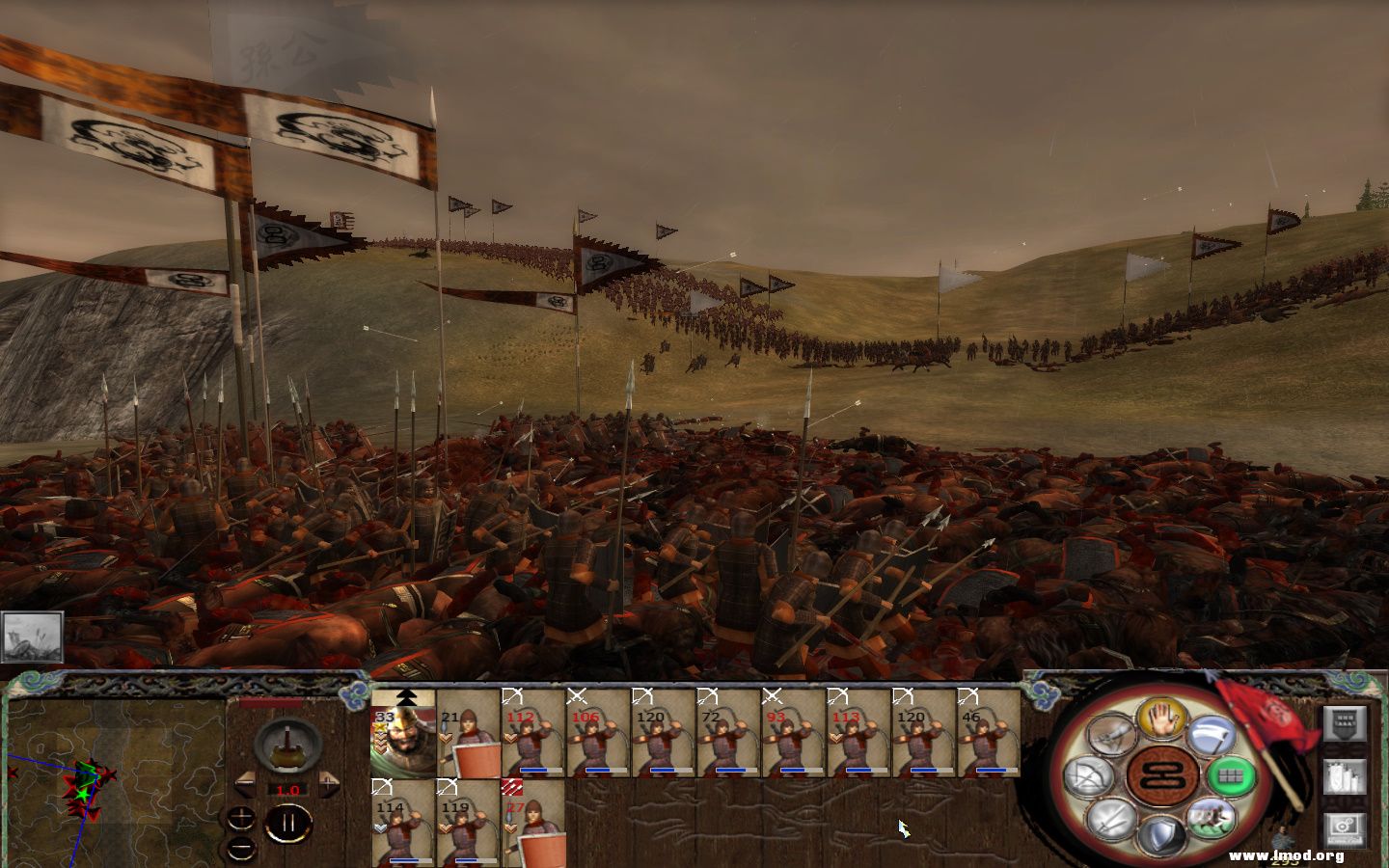This screenshot has width=1389, height=868.
Task: Increase battle speed with the plus arrow
Action: [x=328, y=783]
